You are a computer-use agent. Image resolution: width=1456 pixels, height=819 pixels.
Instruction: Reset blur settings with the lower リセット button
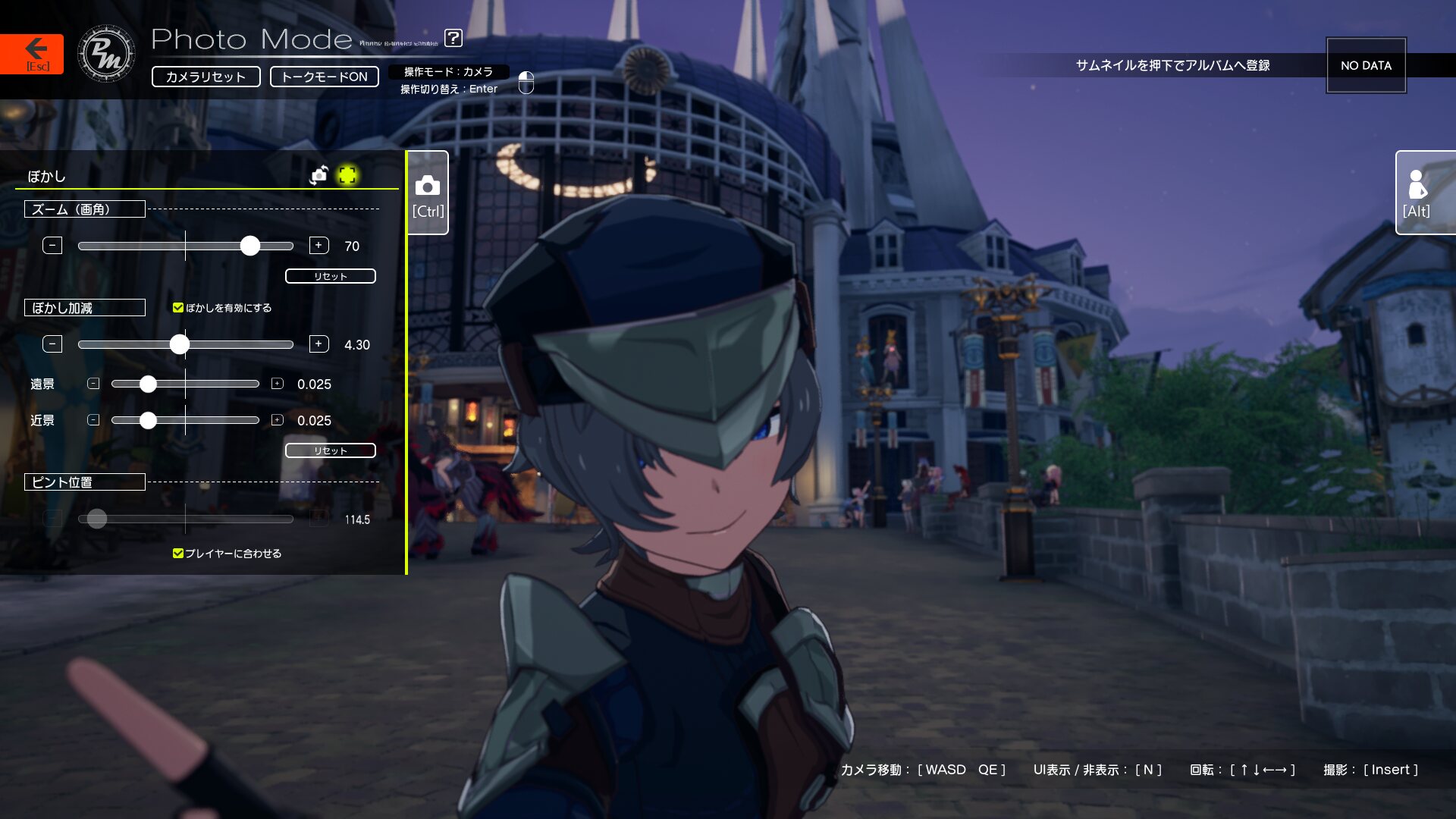(330, 450)
